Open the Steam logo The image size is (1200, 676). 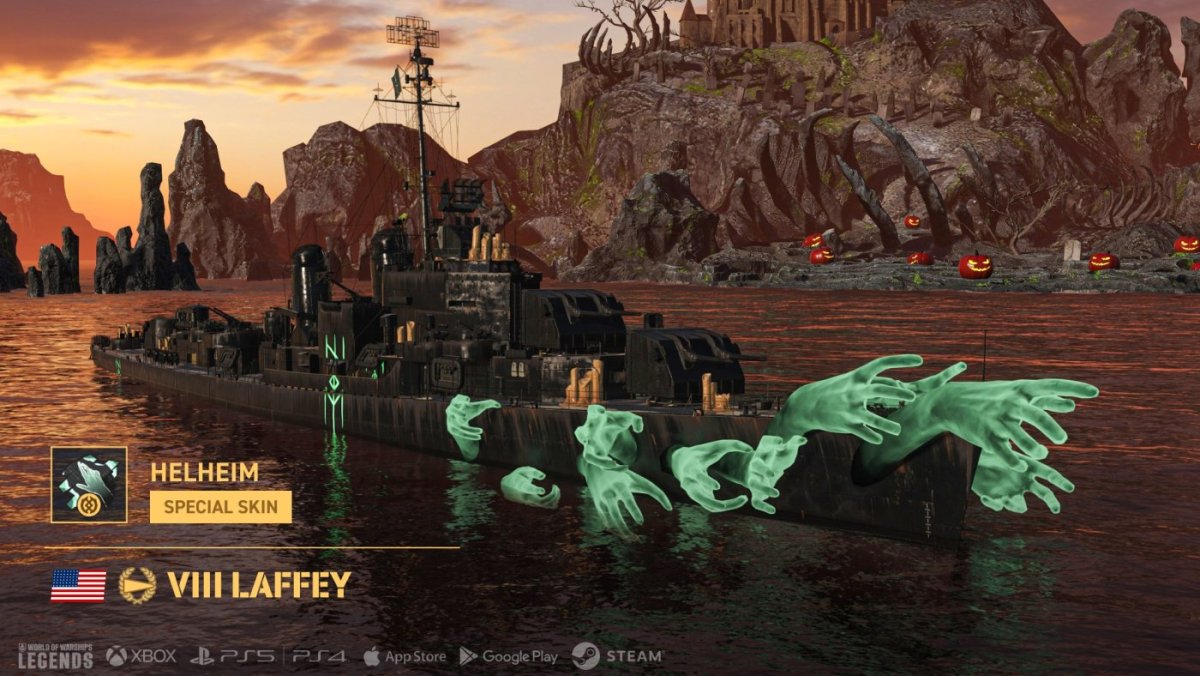[x=617, y=656]
